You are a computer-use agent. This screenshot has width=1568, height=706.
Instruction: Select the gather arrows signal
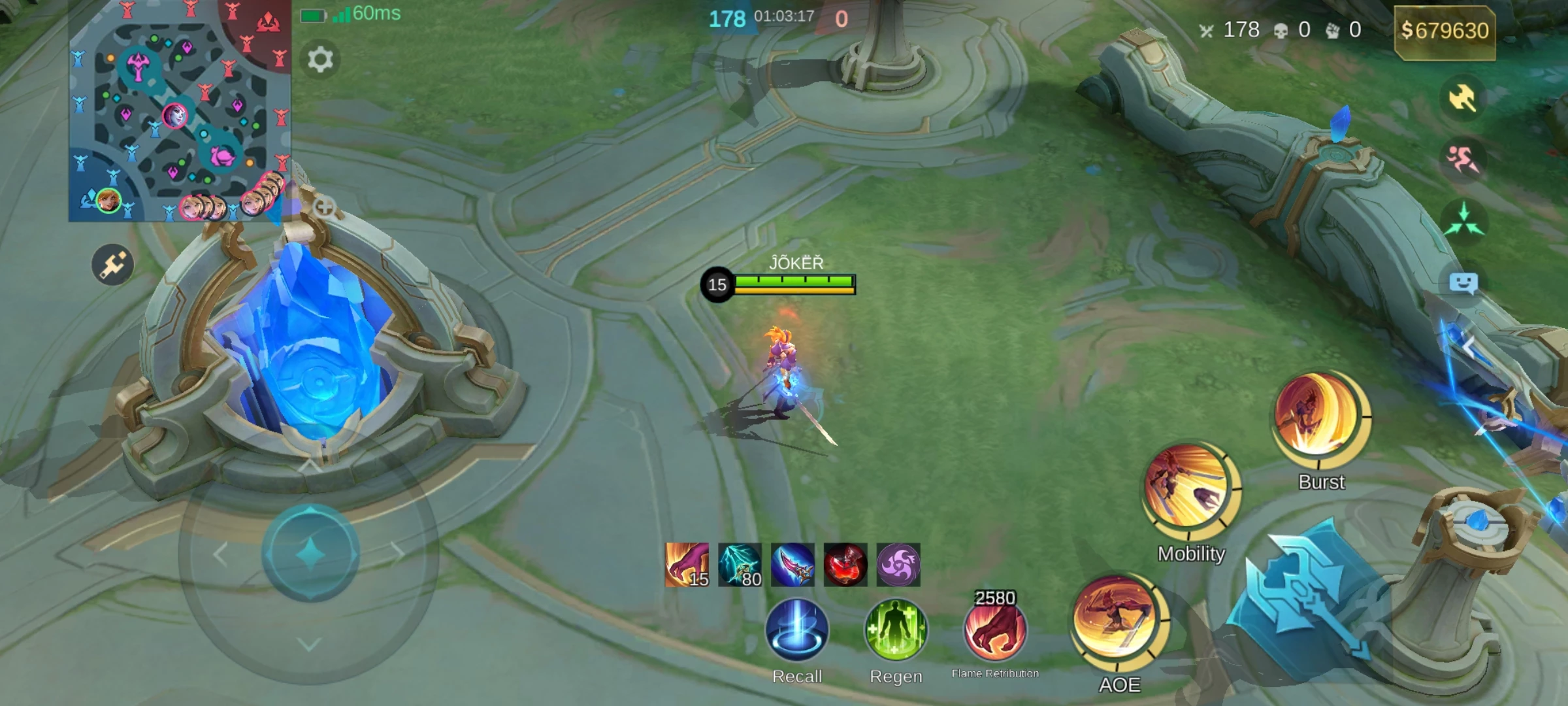click(x=1463, y=220)
